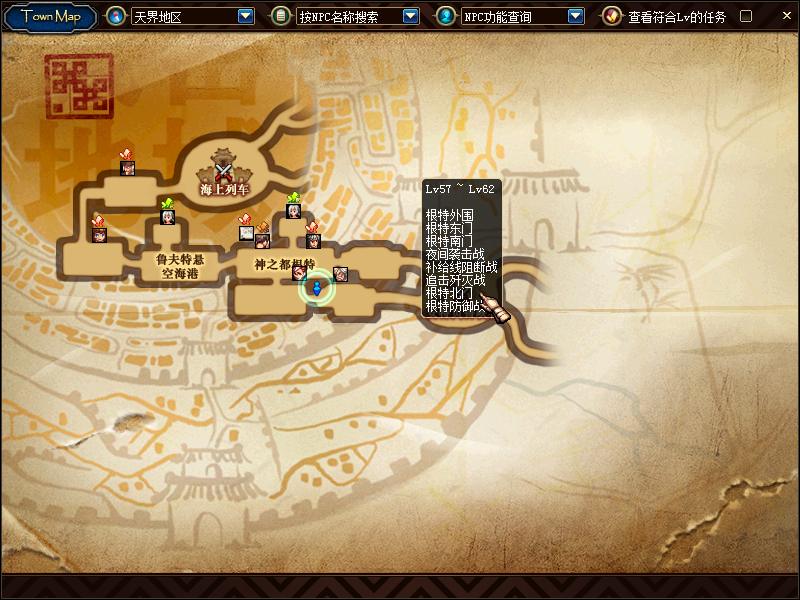Click the Town Map title button
This screenshot has height=600, width=800.
51,17
